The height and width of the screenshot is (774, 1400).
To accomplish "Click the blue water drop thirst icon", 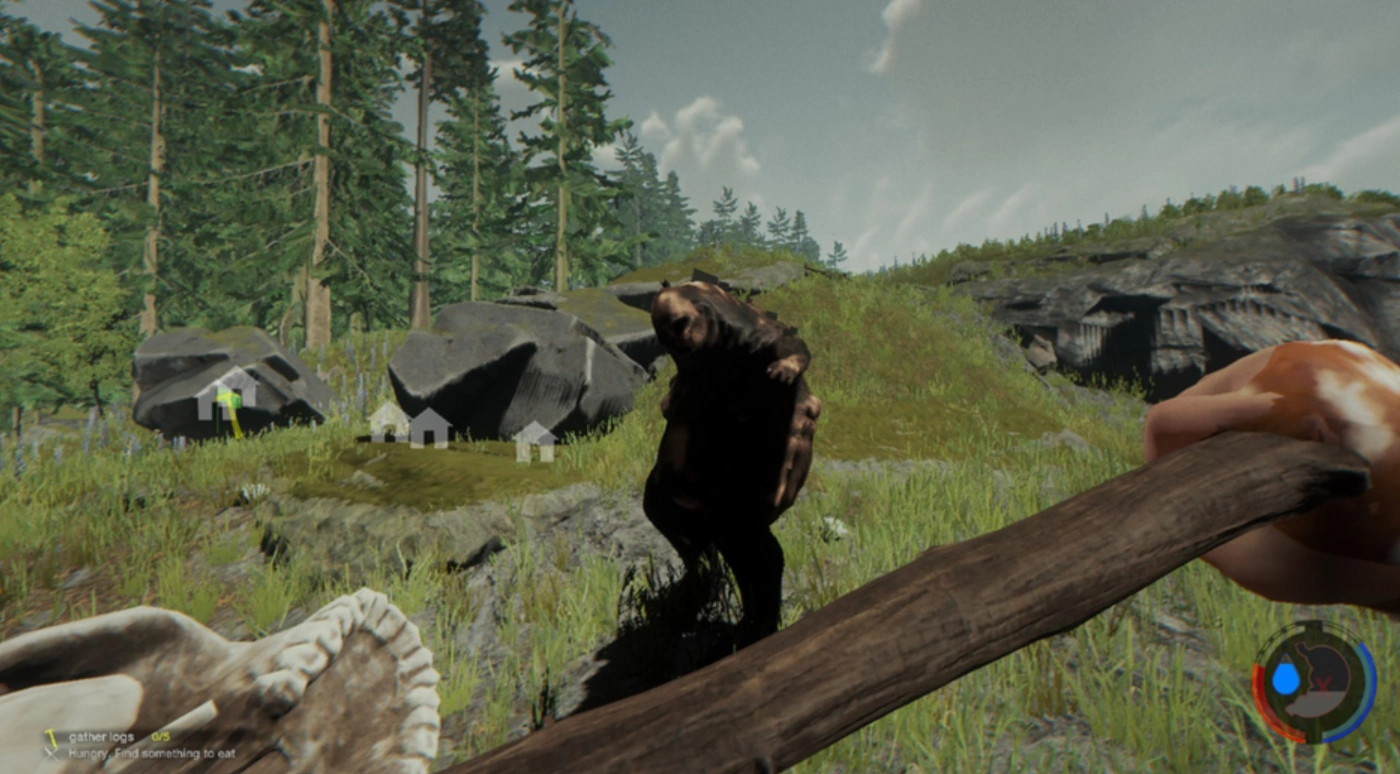I will pyautogui.click(x=1285, y=678).
